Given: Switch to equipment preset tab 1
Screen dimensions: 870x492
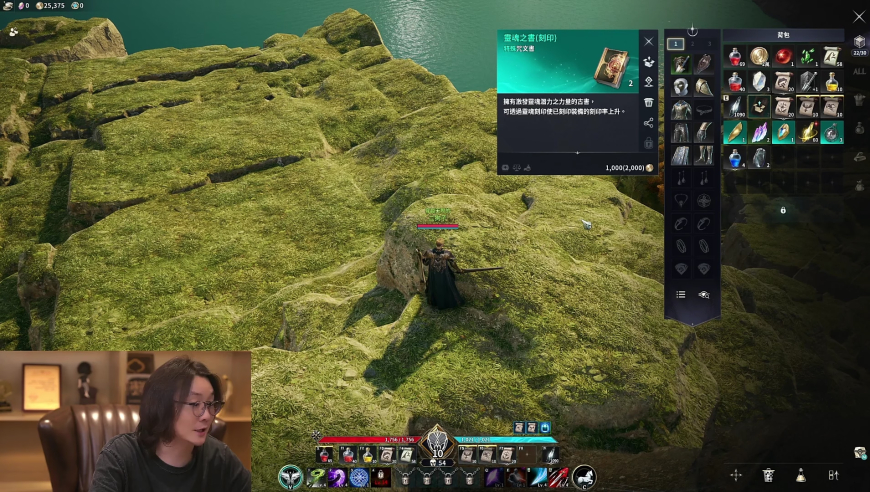Looking at the screenshot, I should (676, 44).
